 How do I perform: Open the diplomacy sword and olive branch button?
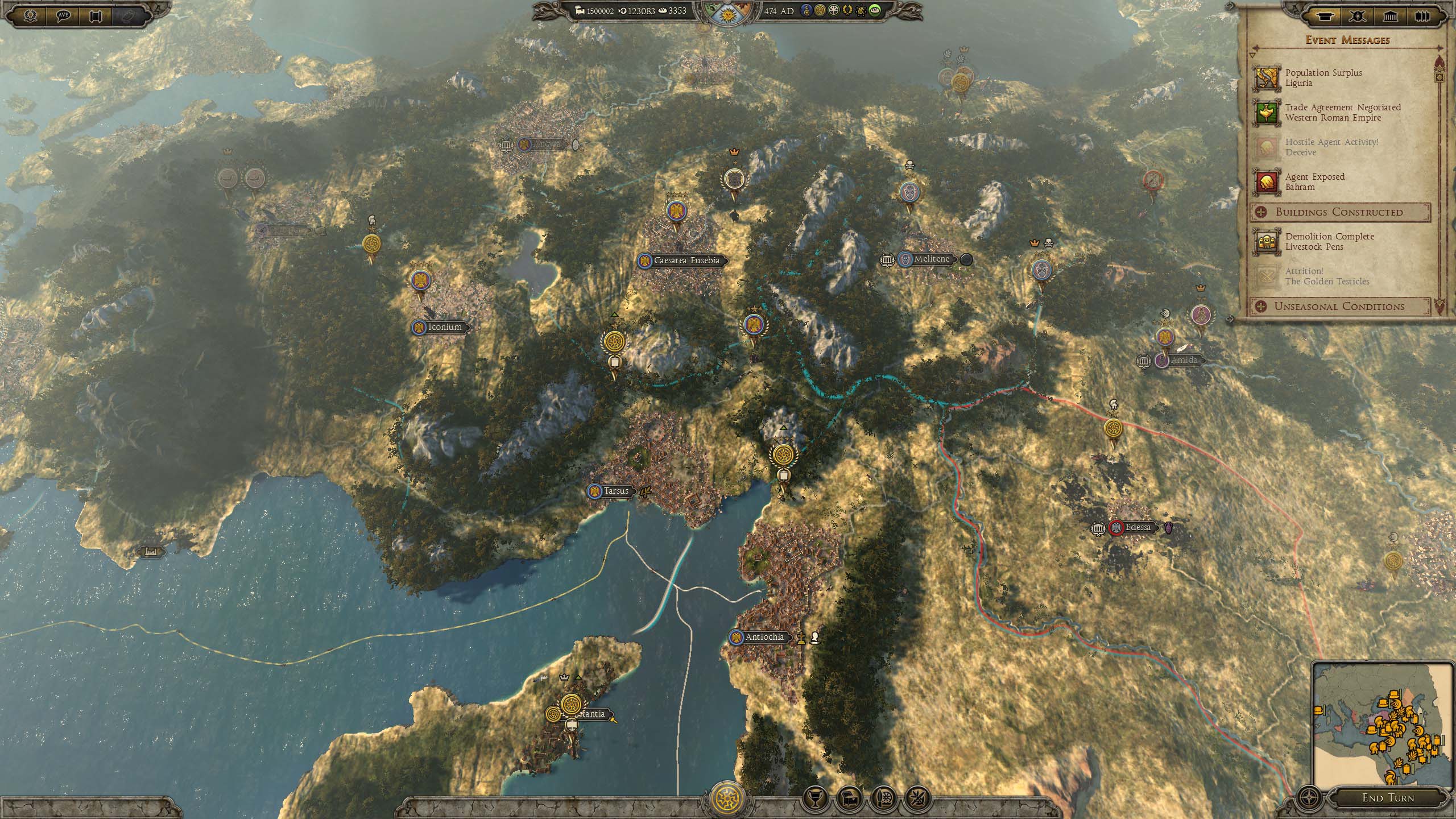pos(917,799)
